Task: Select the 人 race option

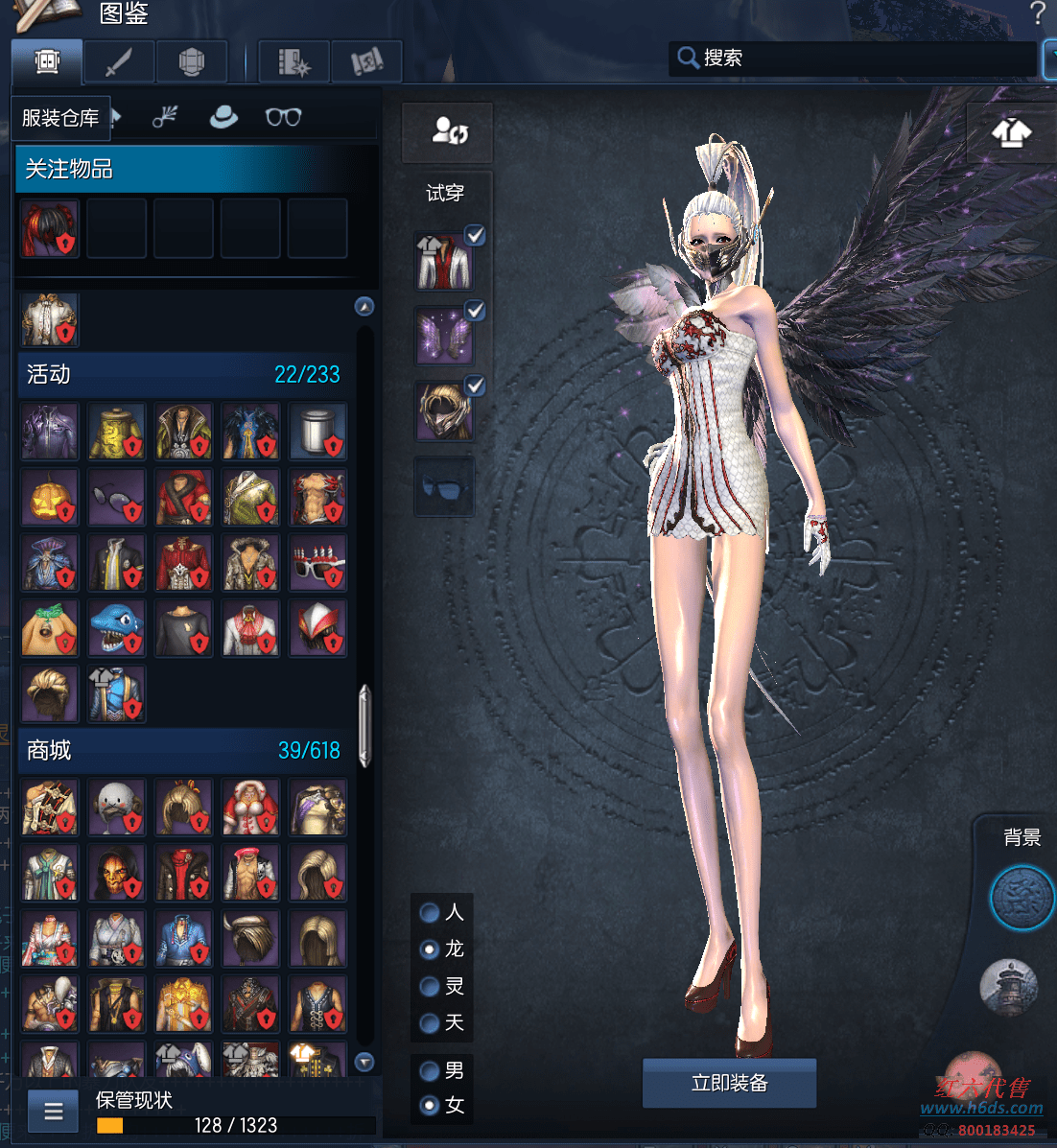Action: pyautogui.click(x=431, y=912)
